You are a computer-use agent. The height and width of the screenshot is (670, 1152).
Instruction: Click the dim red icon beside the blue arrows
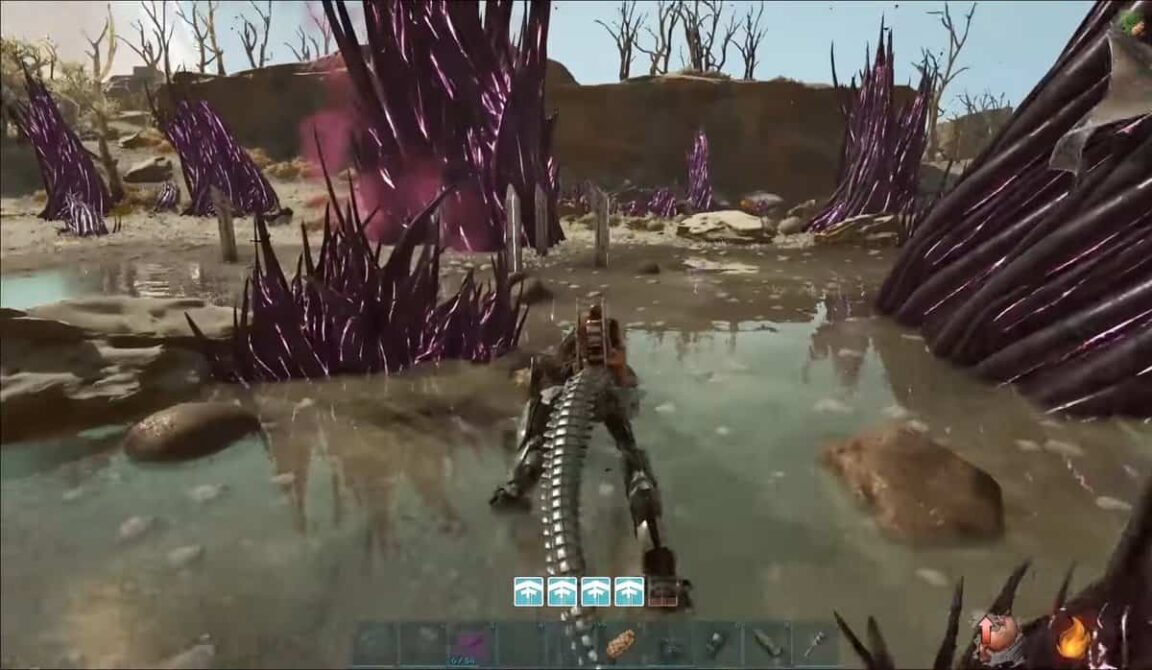[x=662, y=592]
